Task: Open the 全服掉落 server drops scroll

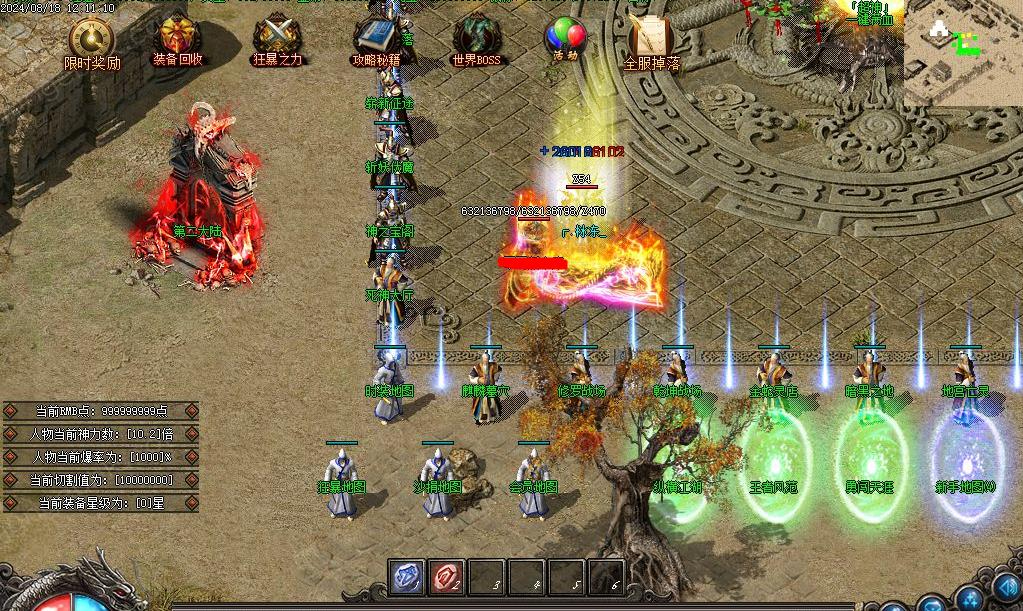Action: 651,40
